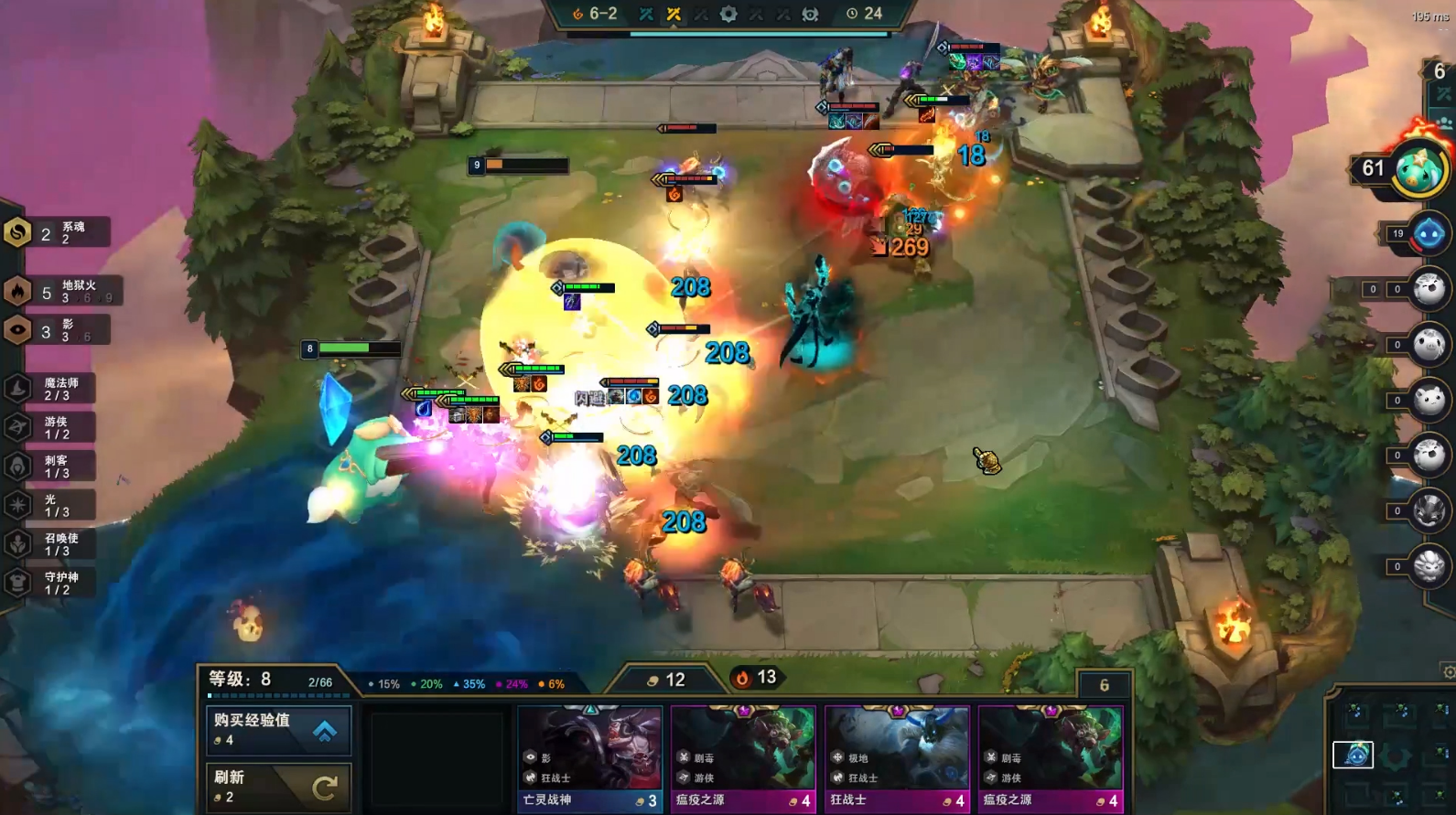View the player portrait with 61 health

1418,168
